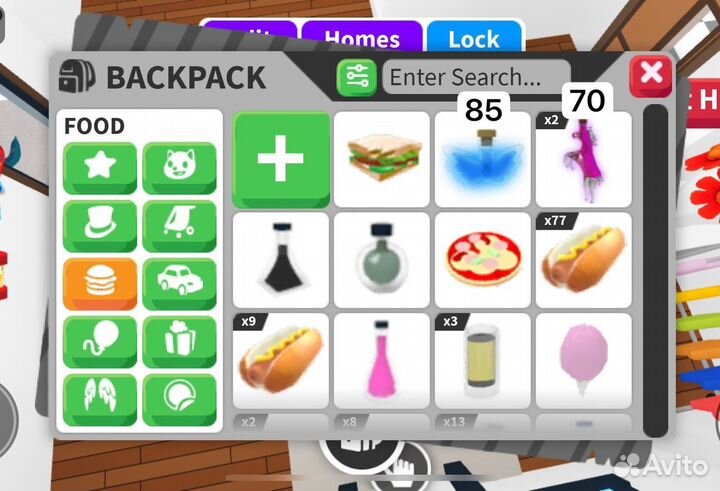
Task: Open the top hat category
Action: 100,226
